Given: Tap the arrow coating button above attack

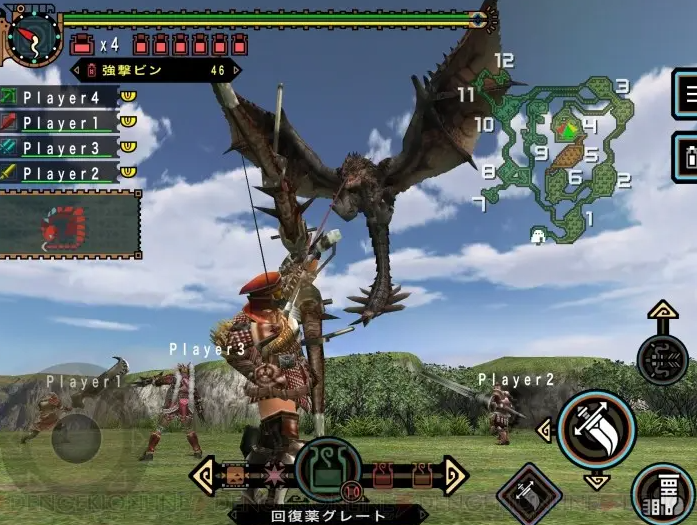Looking at the screenshot, I should (663, 357).
